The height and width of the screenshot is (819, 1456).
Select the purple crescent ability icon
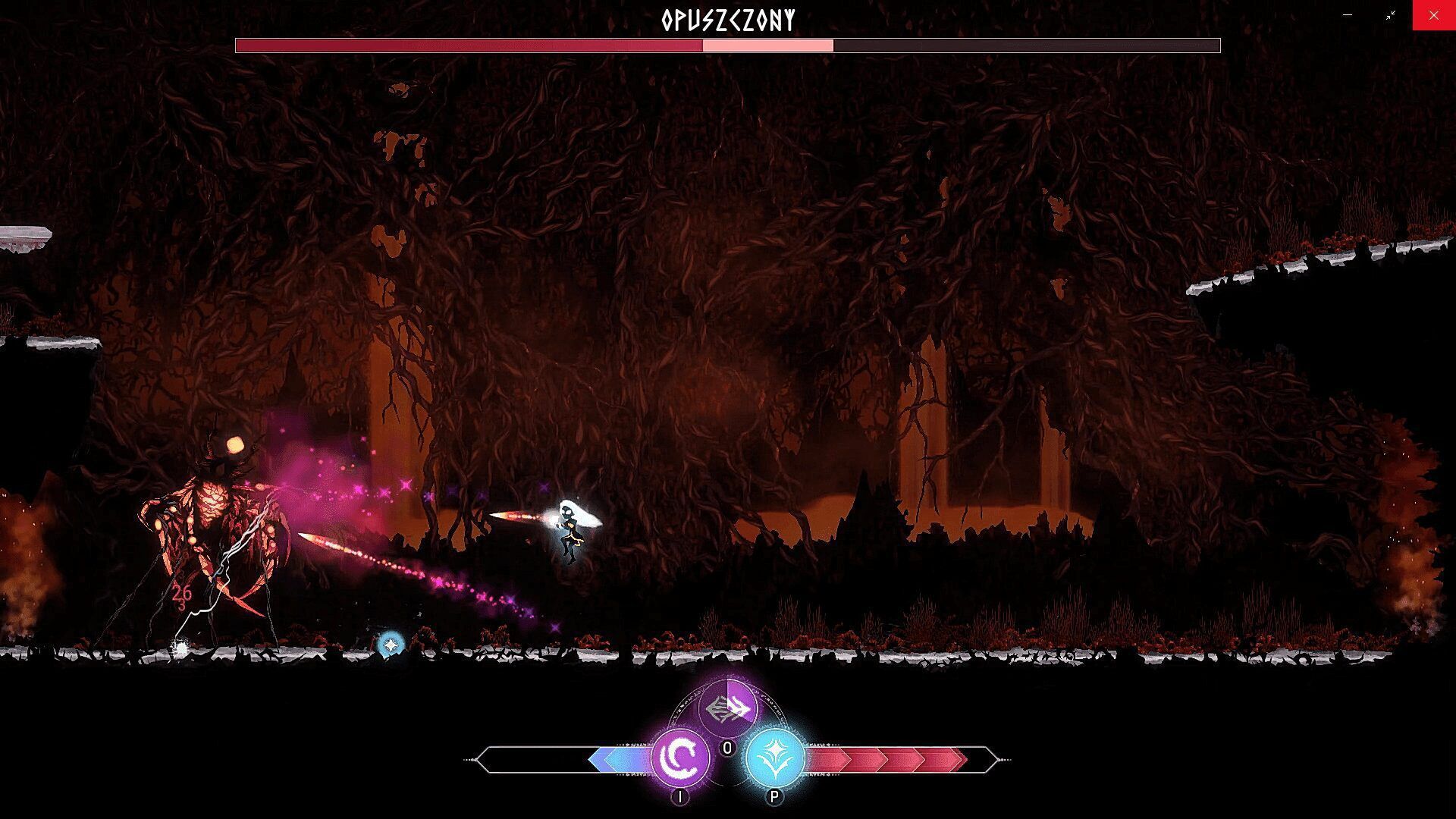[680, 756]
